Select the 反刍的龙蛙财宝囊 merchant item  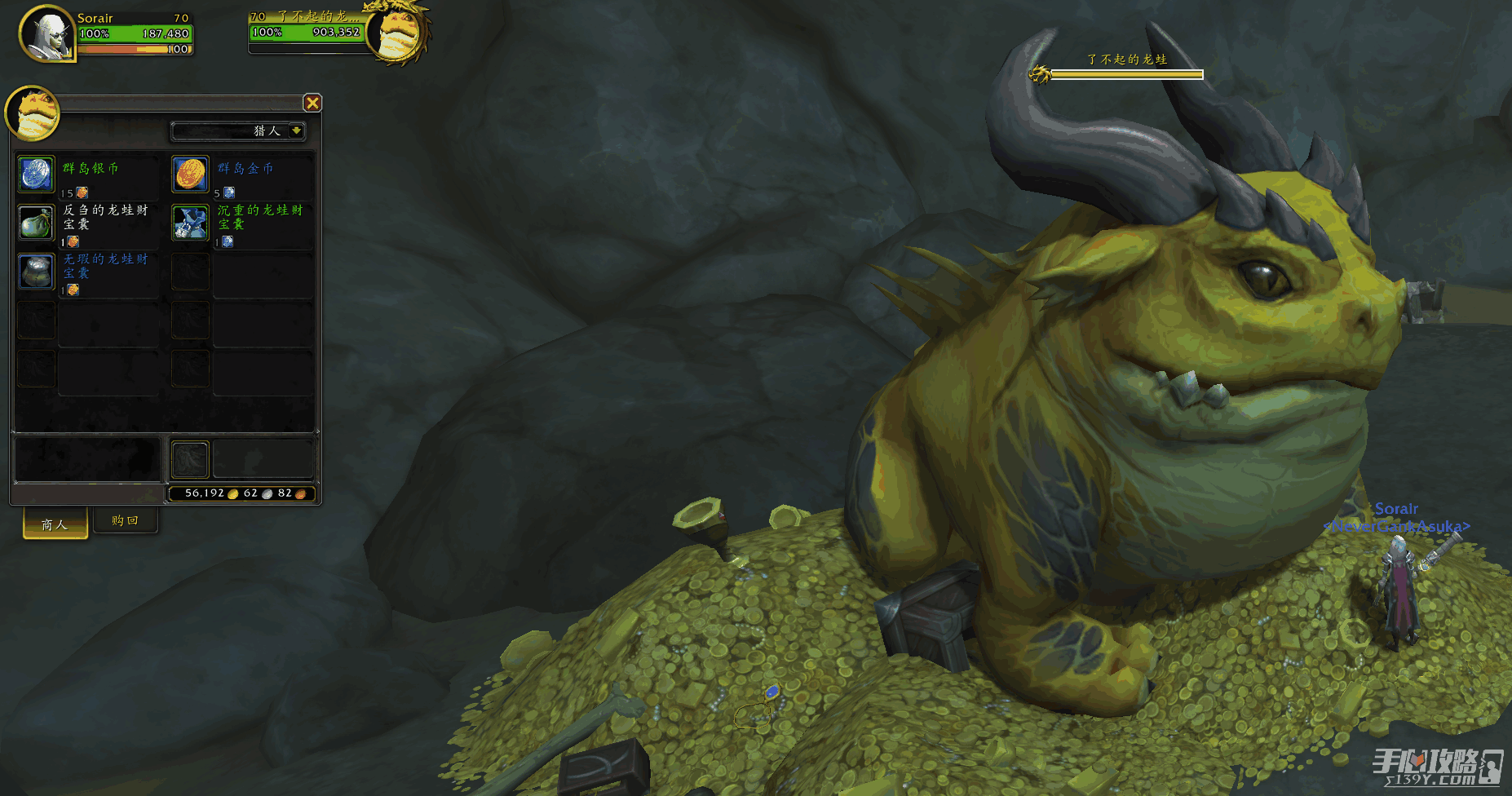pyautogui.click(x=37, y=223)
